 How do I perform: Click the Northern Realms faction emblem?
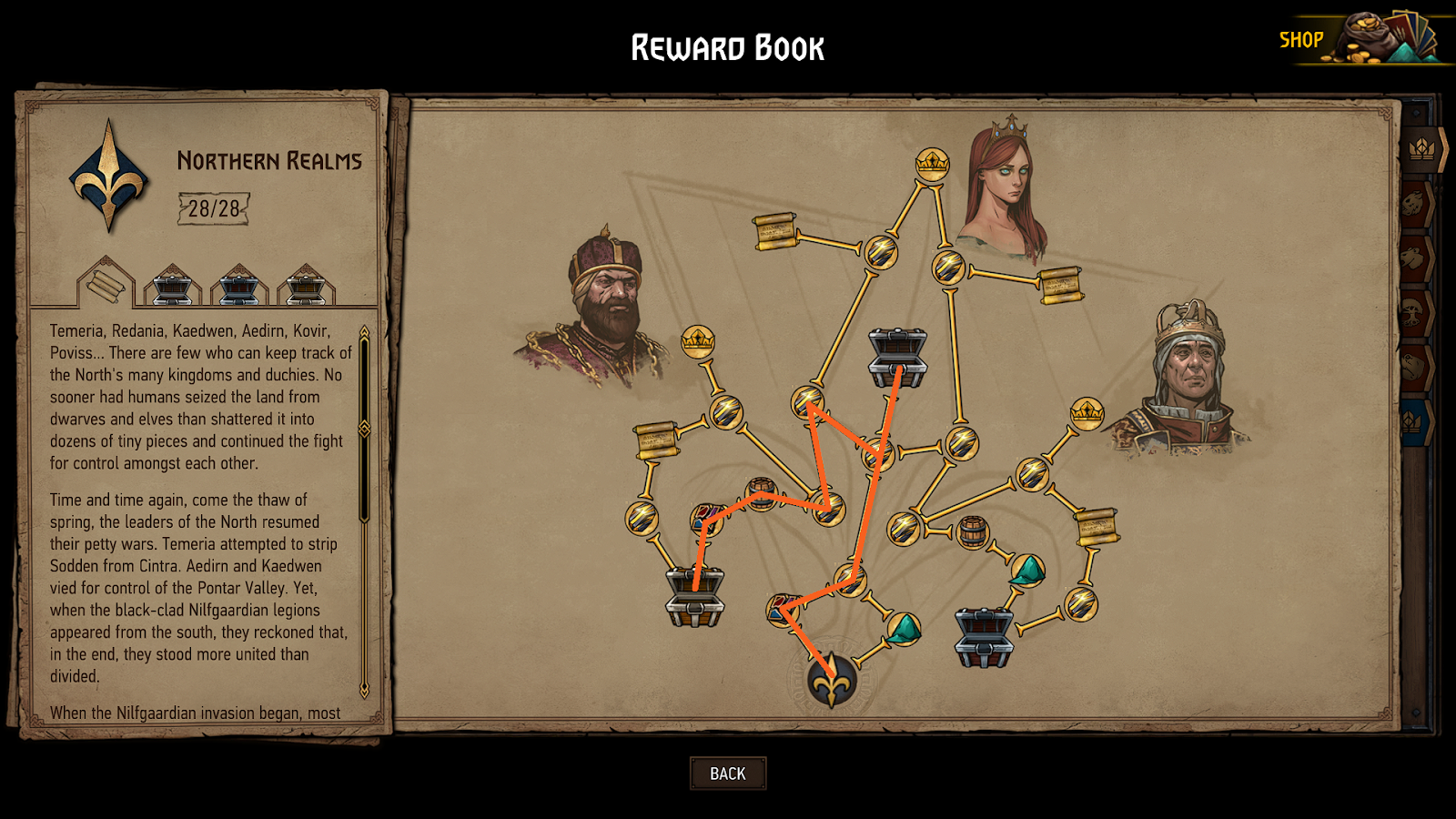(106, 177)
